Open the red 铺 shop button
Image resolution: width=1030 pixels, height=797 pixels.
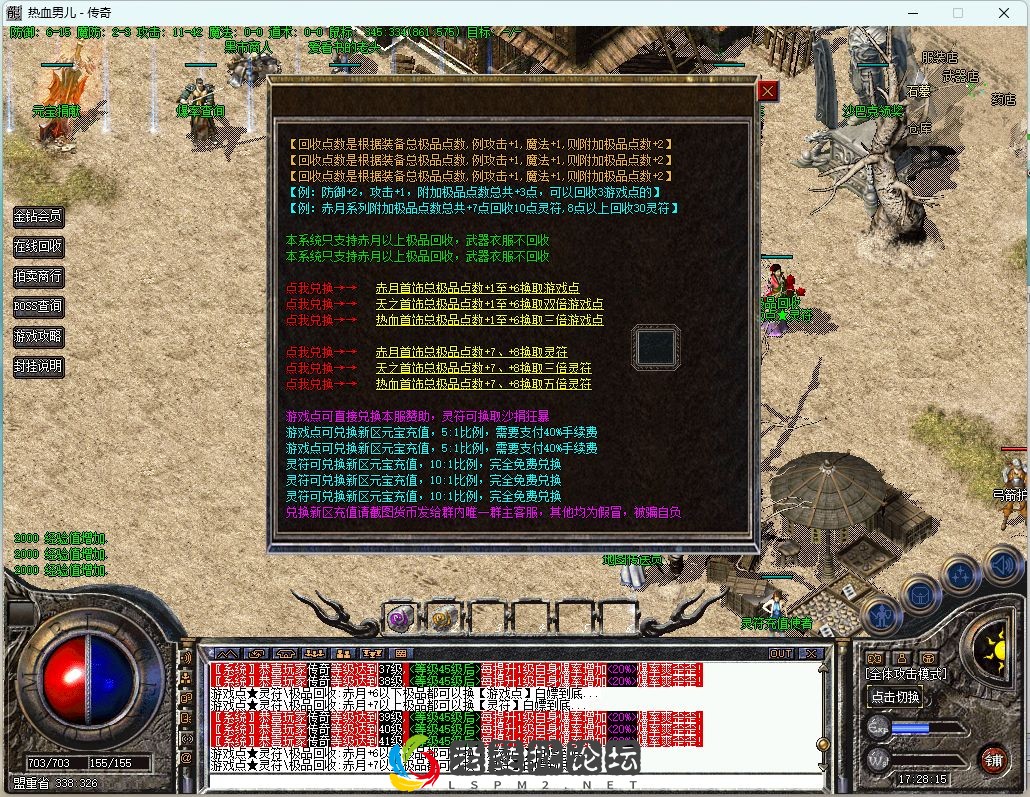tap(993, 759)
